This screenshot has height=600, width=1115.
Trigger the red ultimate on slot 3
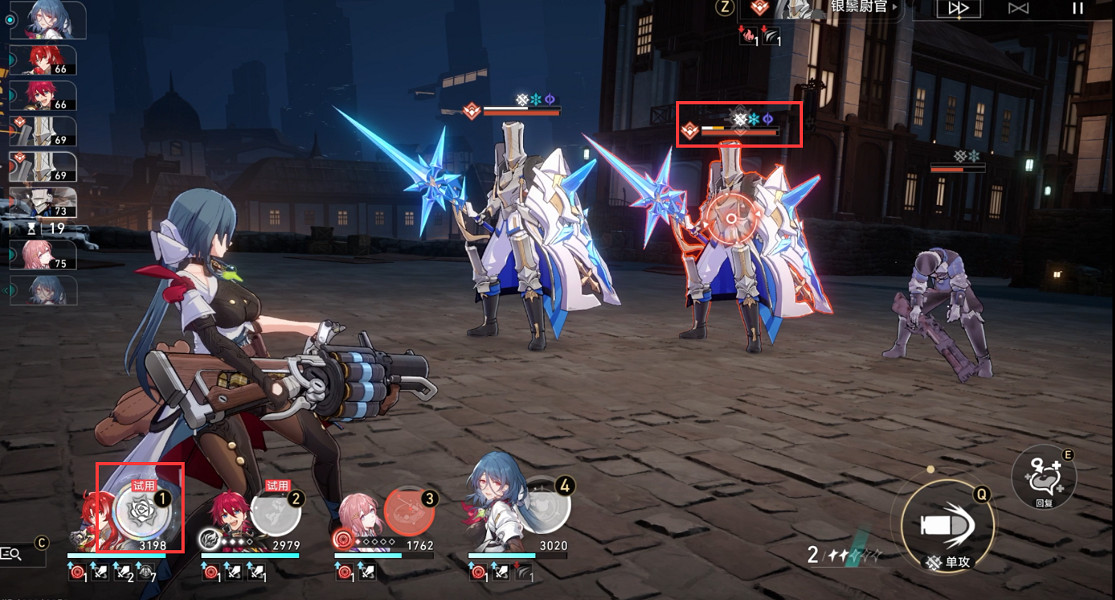coord(409,512)
